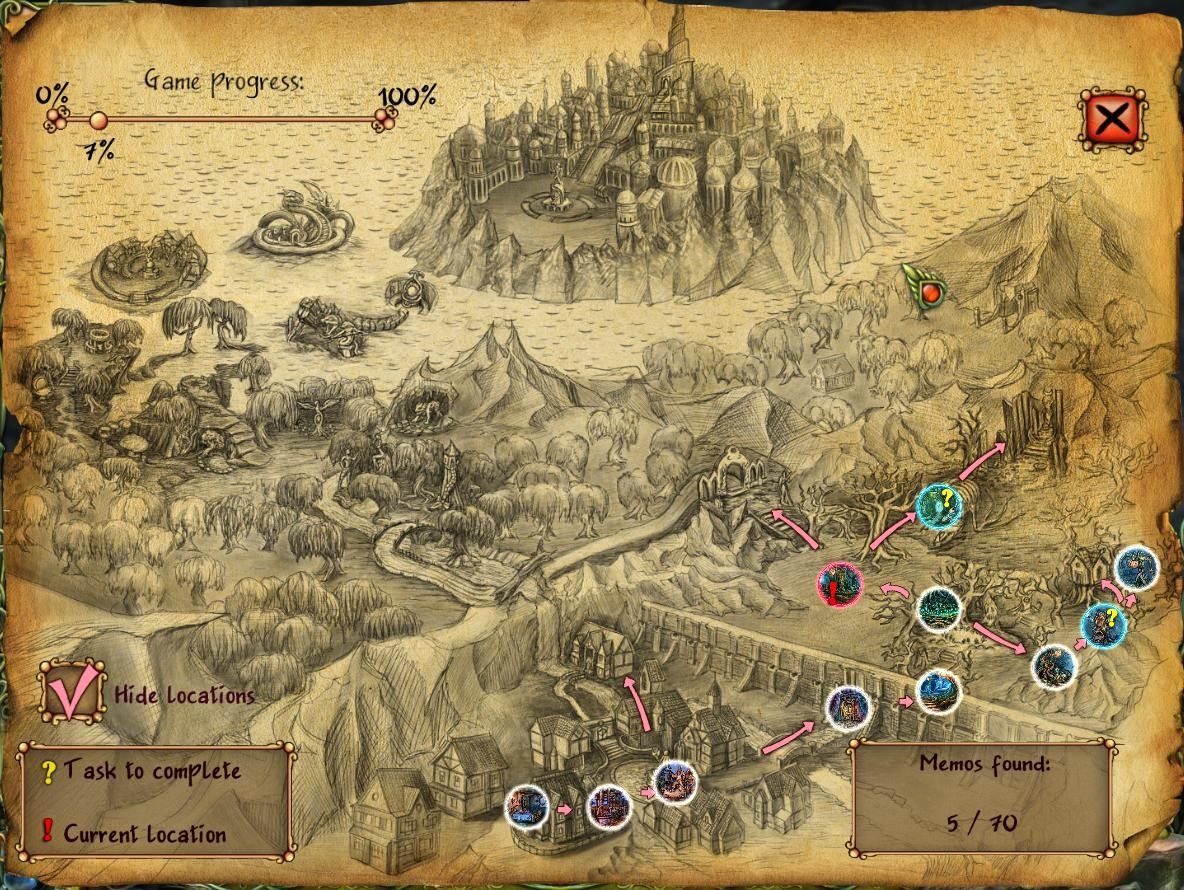The image size is (1184, 890).
Task: Toggle the Hide locations checkbox
Action: pyautogui.click(x=72, y=691)
